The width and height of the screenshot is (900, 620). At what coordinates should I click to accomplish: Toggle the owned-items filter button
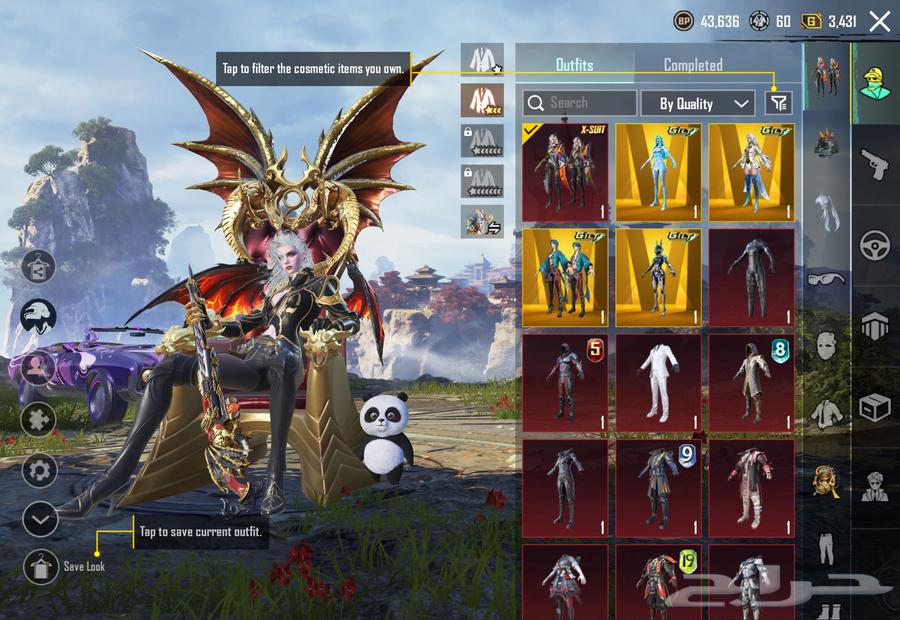[778, 102]
